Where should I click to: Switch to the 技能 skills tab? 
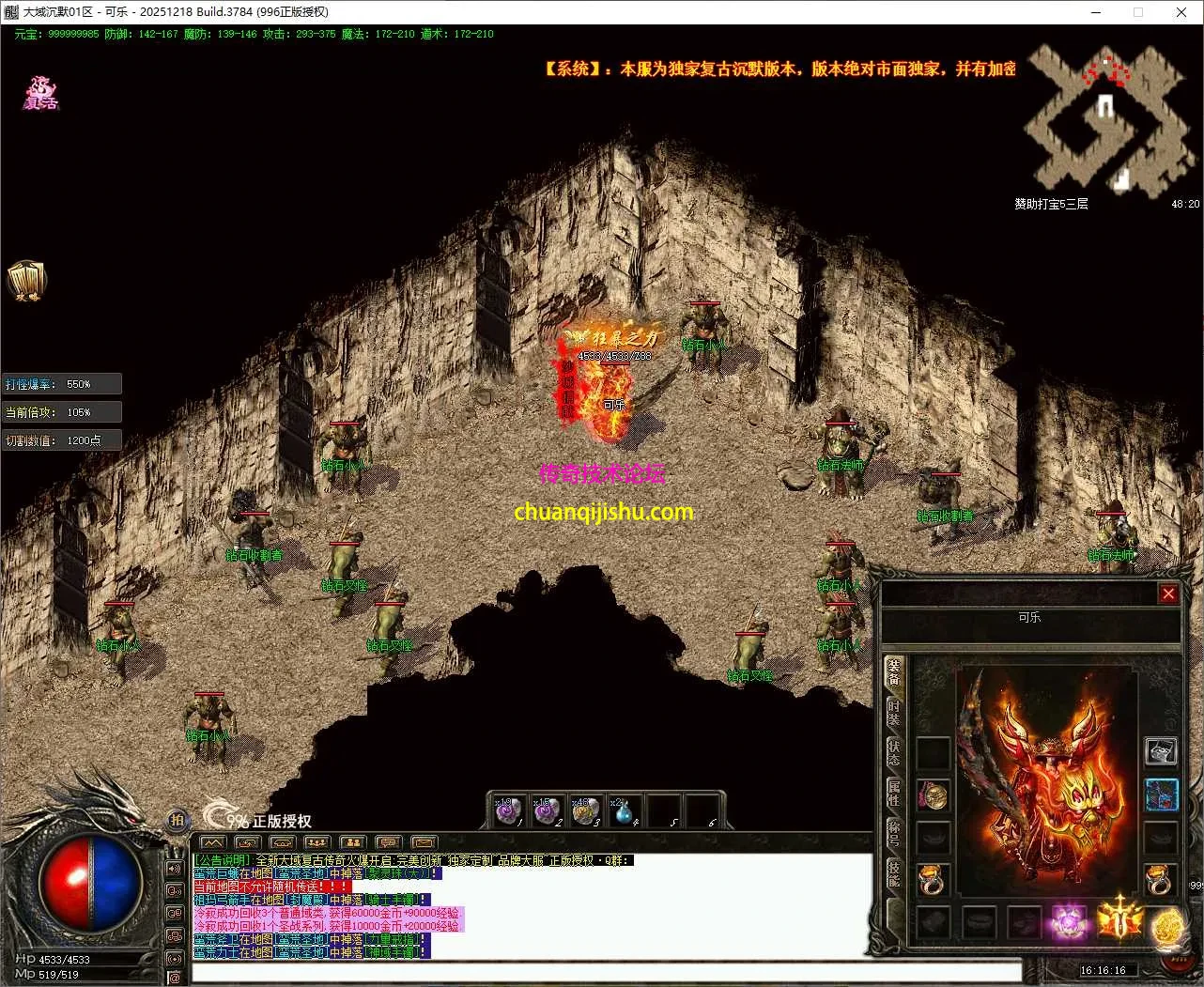coord(893,873)
